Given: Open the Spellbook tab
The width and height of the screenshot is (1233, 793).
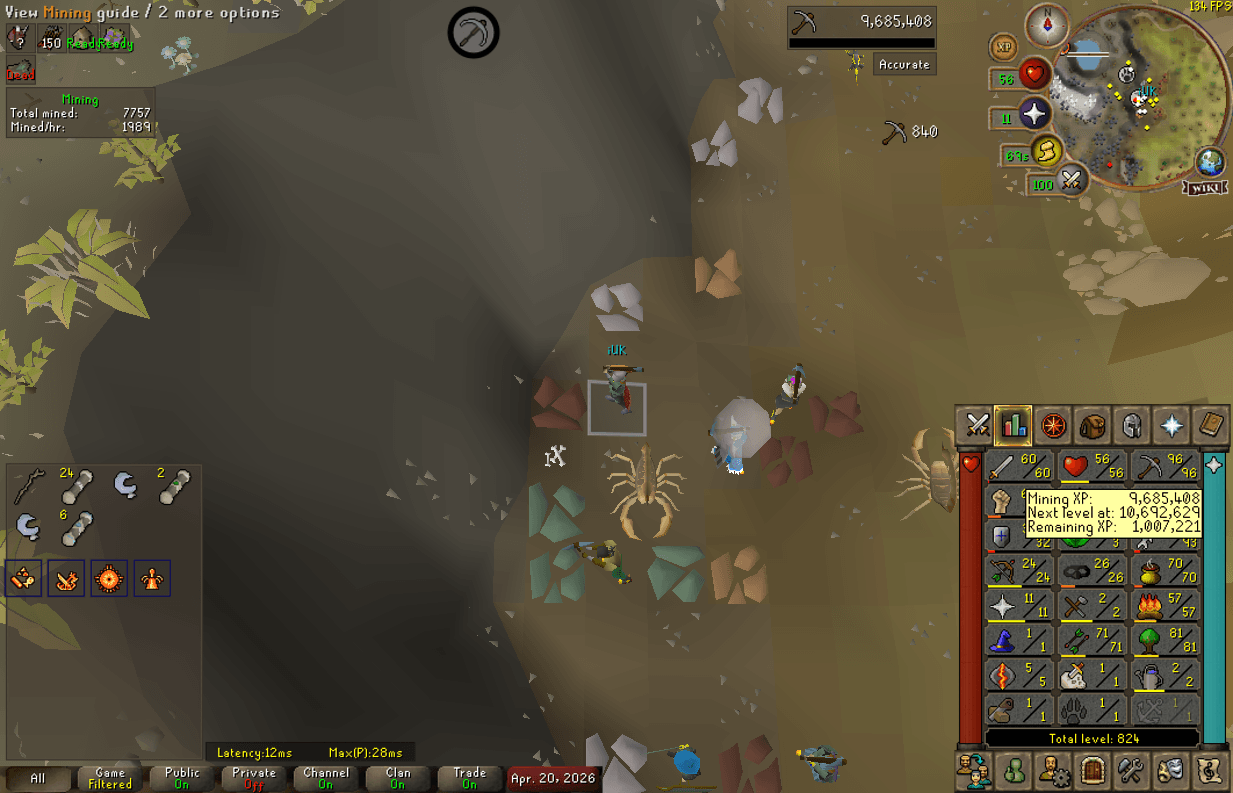Looking at the screenshot, I should (1211, 426).
